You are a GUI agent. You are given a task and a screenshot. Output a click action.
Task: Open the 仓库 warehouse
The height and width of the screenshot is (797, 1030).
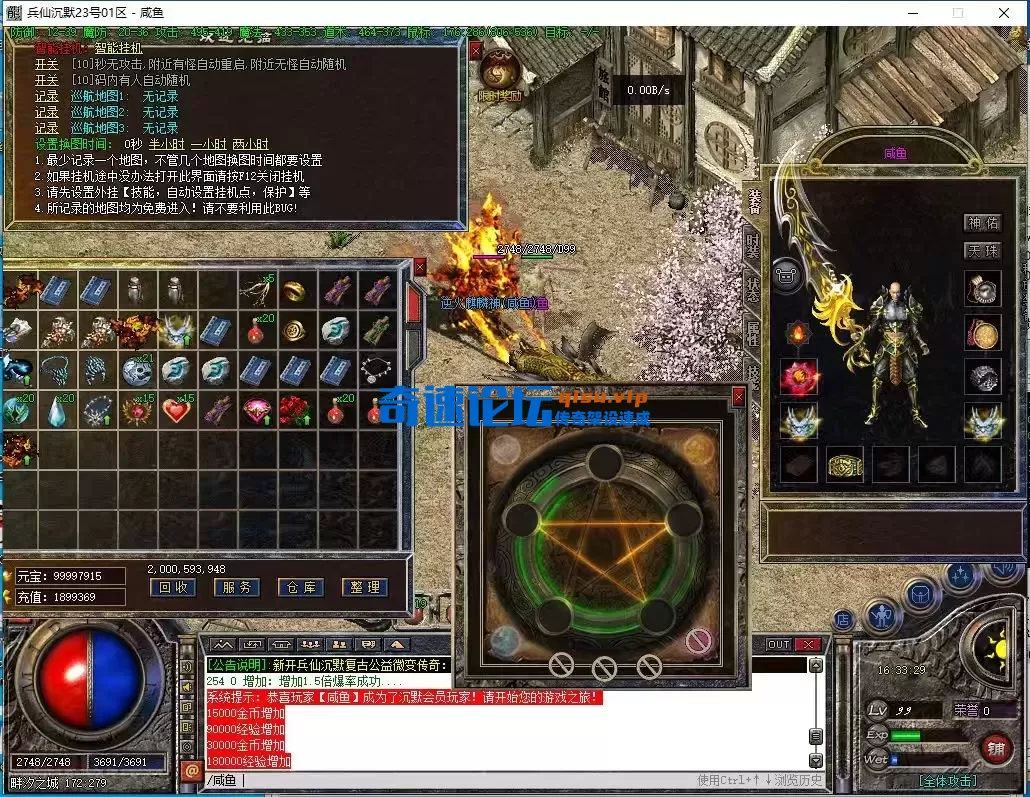pyautogui.click(x=300, y=588)
